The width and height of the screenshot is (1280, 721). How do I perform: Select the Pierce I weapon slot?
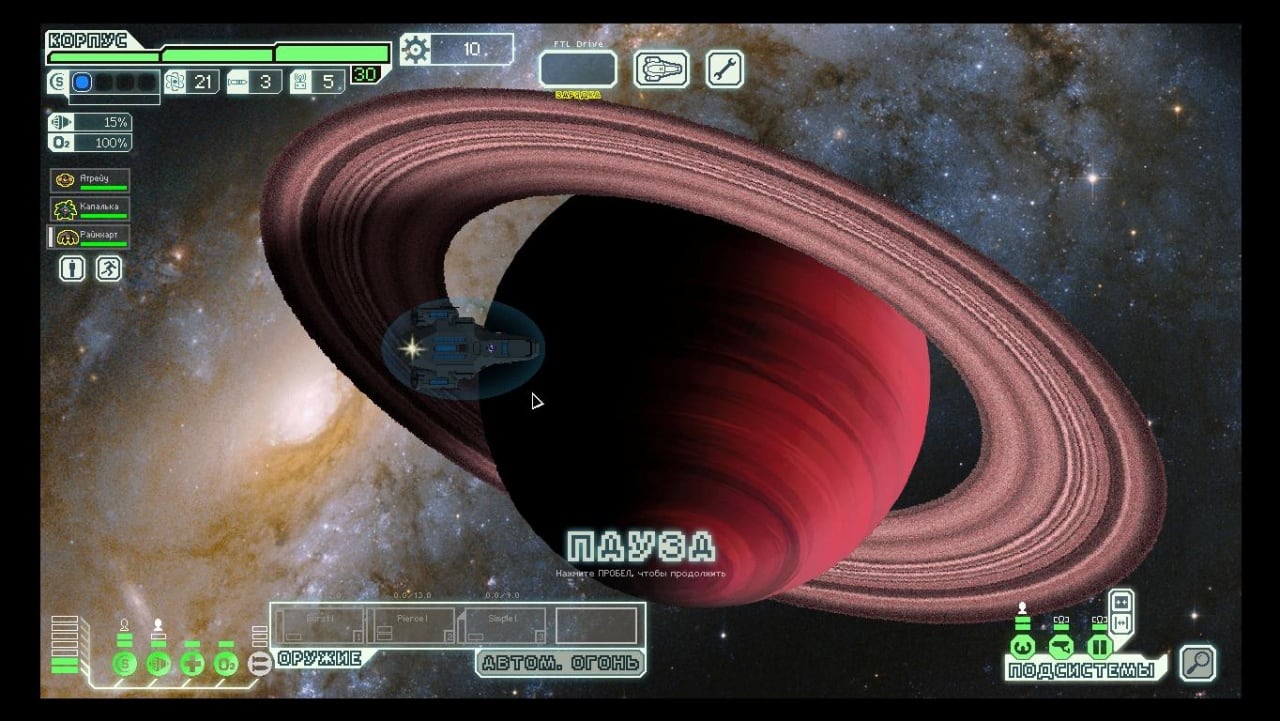pos(411,625)
